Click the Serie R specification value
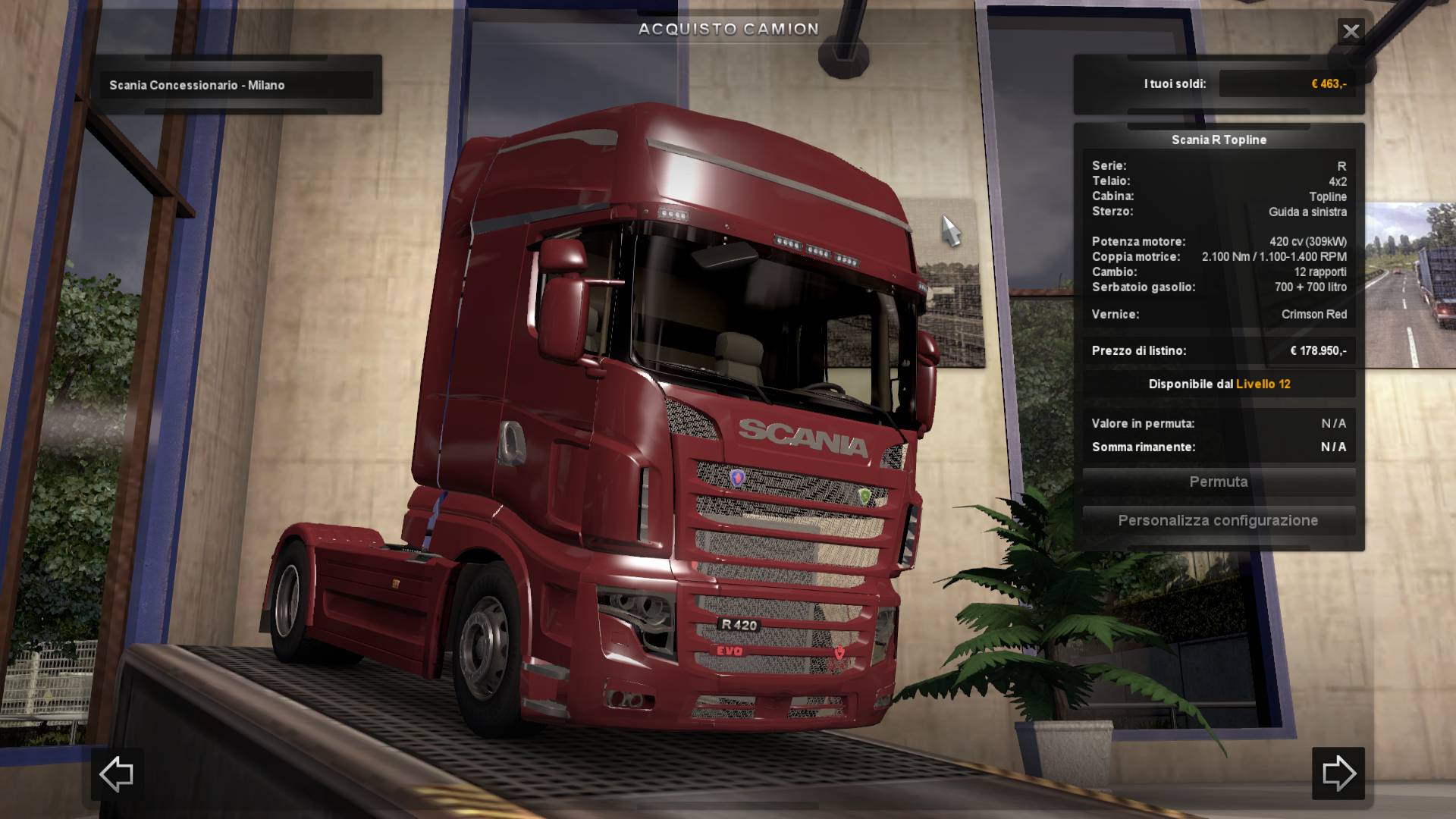This screenshot has width=1456, height=819. point(1341,165)
